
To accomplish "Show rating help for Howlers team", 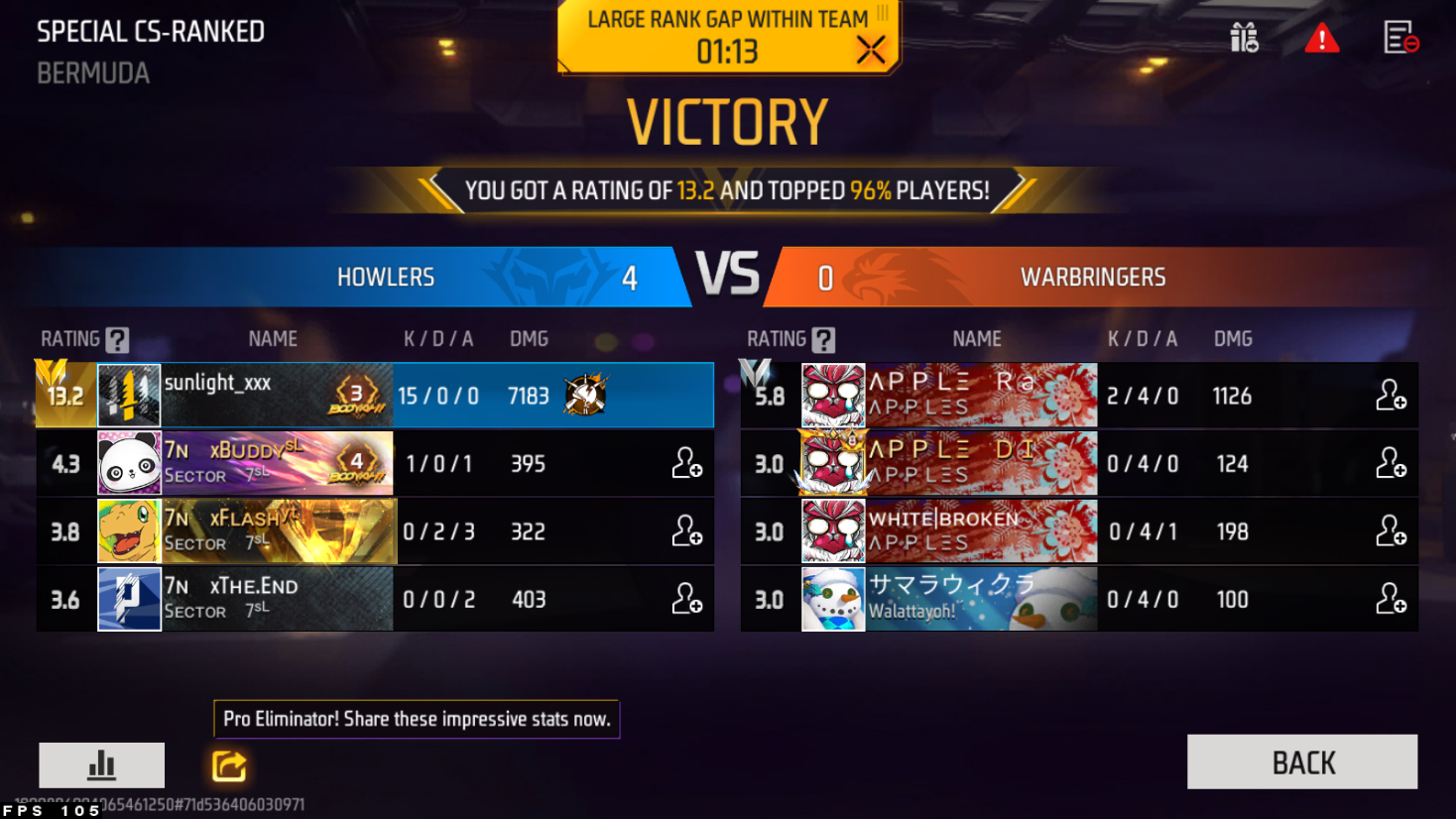I will [x=117, y=340].
